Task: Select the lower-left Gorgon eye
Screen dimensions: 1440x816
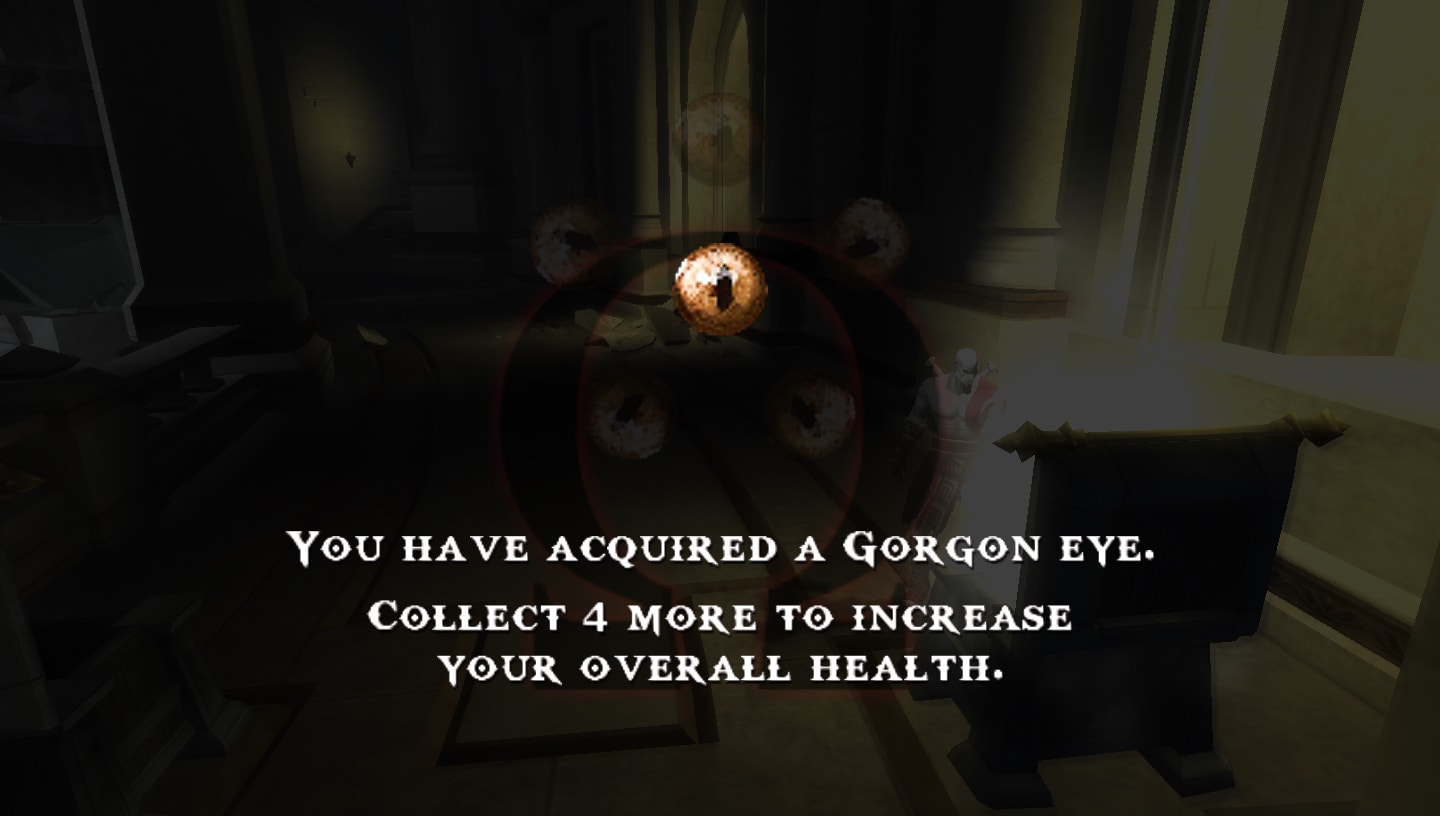Action: pos(630,415)
